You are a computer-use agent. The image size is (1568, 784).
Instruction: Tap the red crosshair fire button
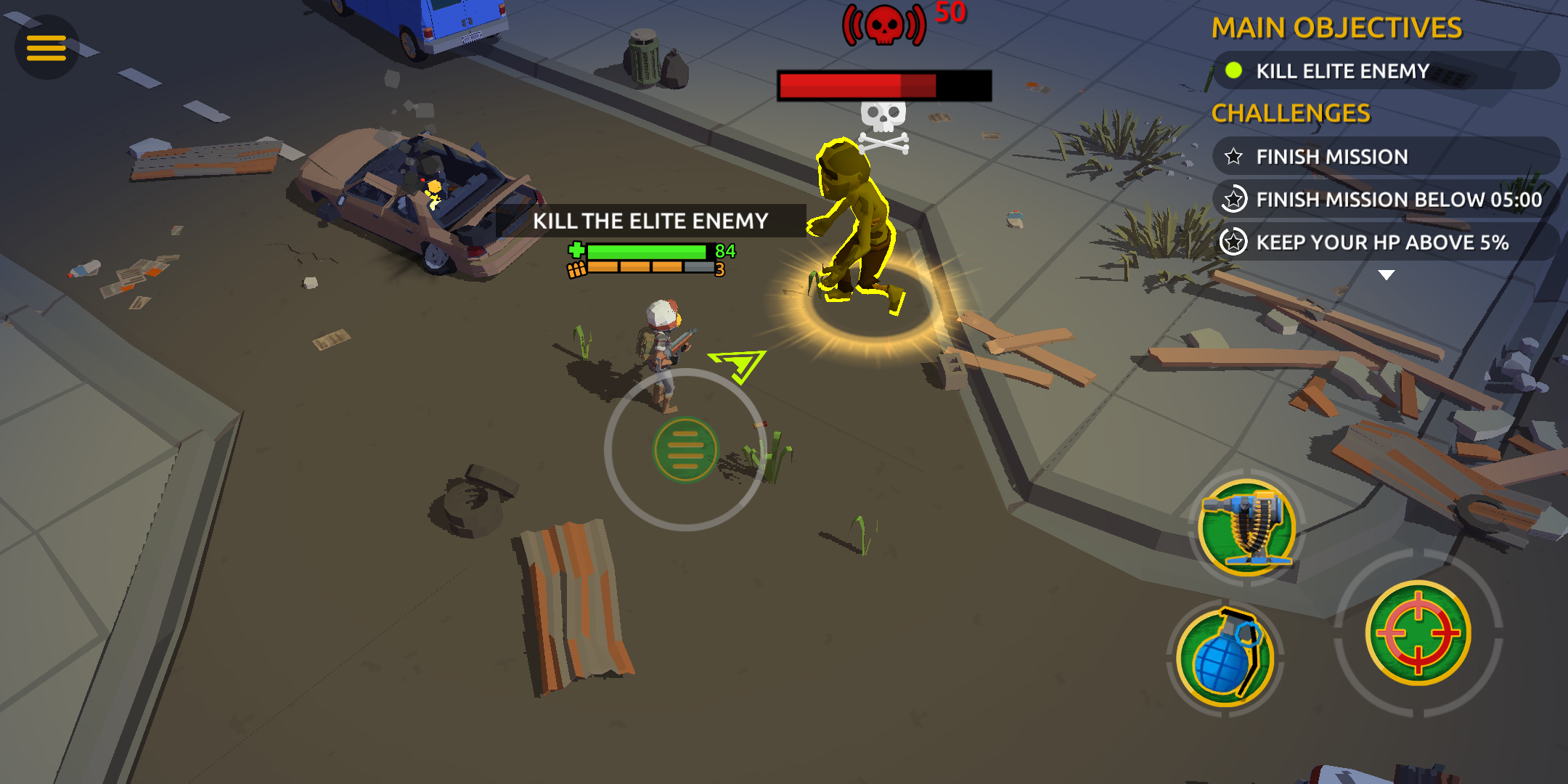point(1418,633)
